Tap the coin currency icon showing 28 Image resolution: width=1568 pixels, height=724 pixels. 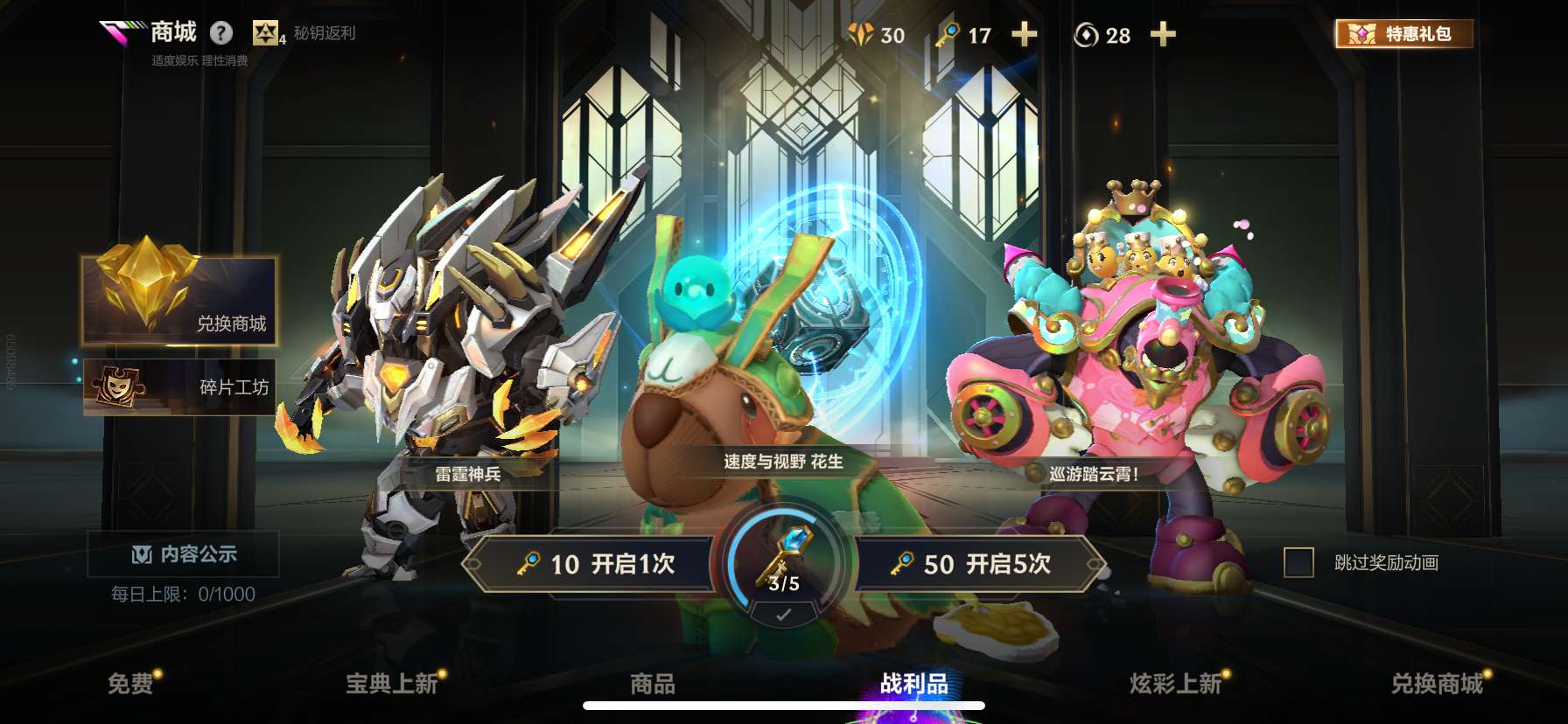pos(1083,35)
